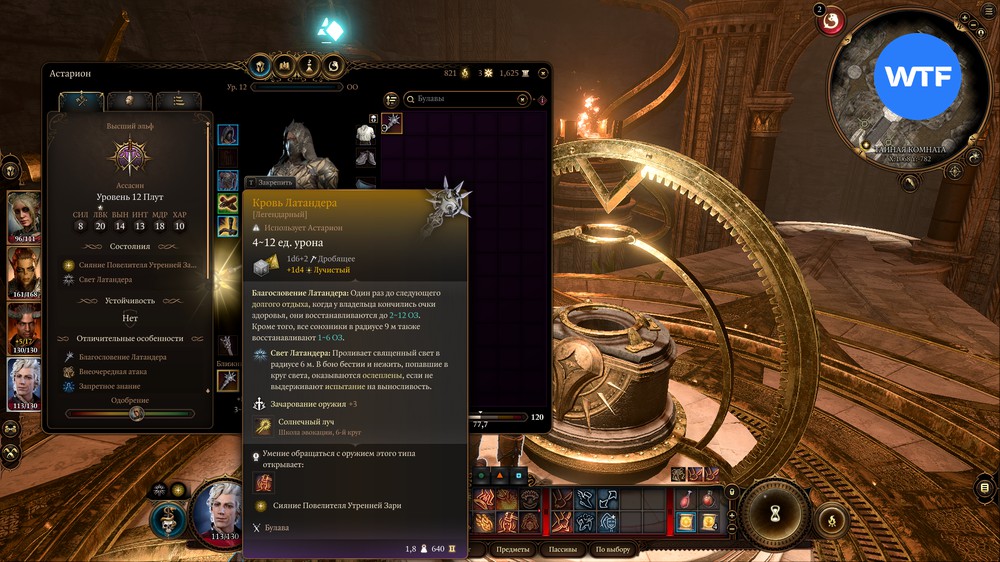The height and width of the screenshot is (562, 1000).
Task: Open the "Предметы" hotbar tab
Action: [513, 549]
